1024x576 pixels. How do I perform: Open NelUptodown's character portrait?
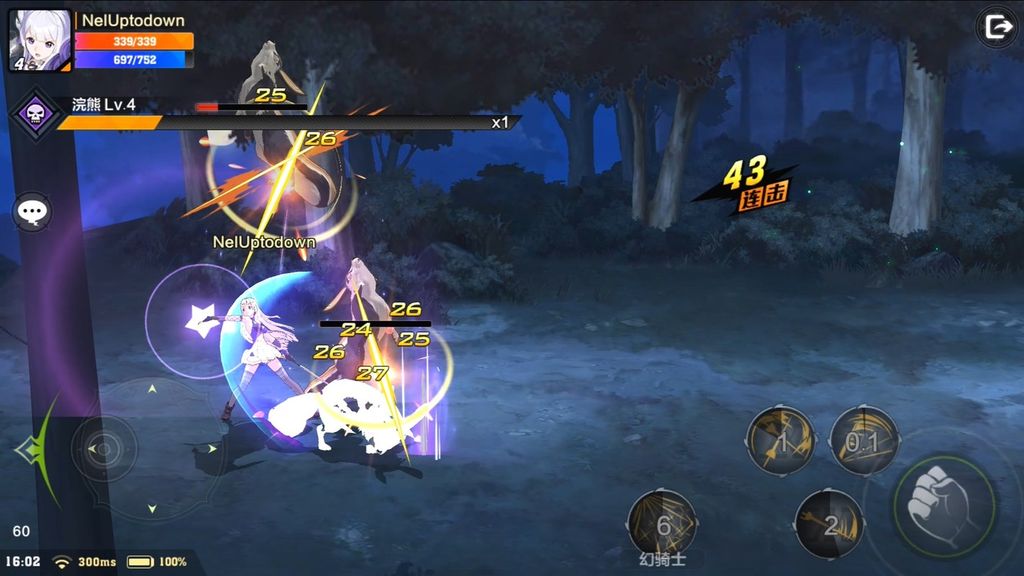click(x=40, y=40)
